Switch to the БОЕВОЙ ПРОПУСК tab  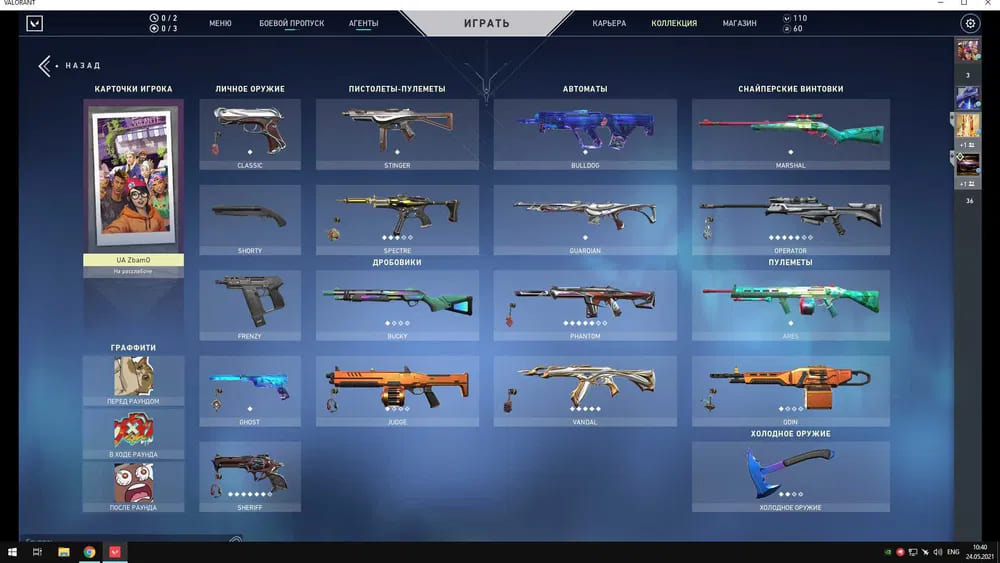291,23
